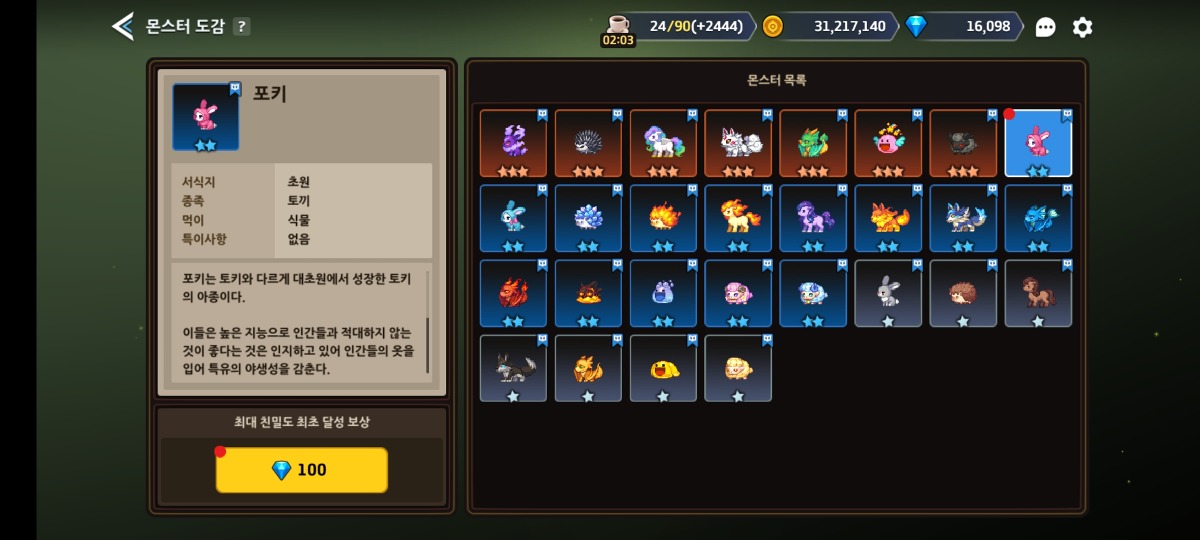Image resolution: width=1200 pixels, height=540 pixels.
Task: Claim the 100 gem max-affinity reward
Action: click(x=301, y=470)
